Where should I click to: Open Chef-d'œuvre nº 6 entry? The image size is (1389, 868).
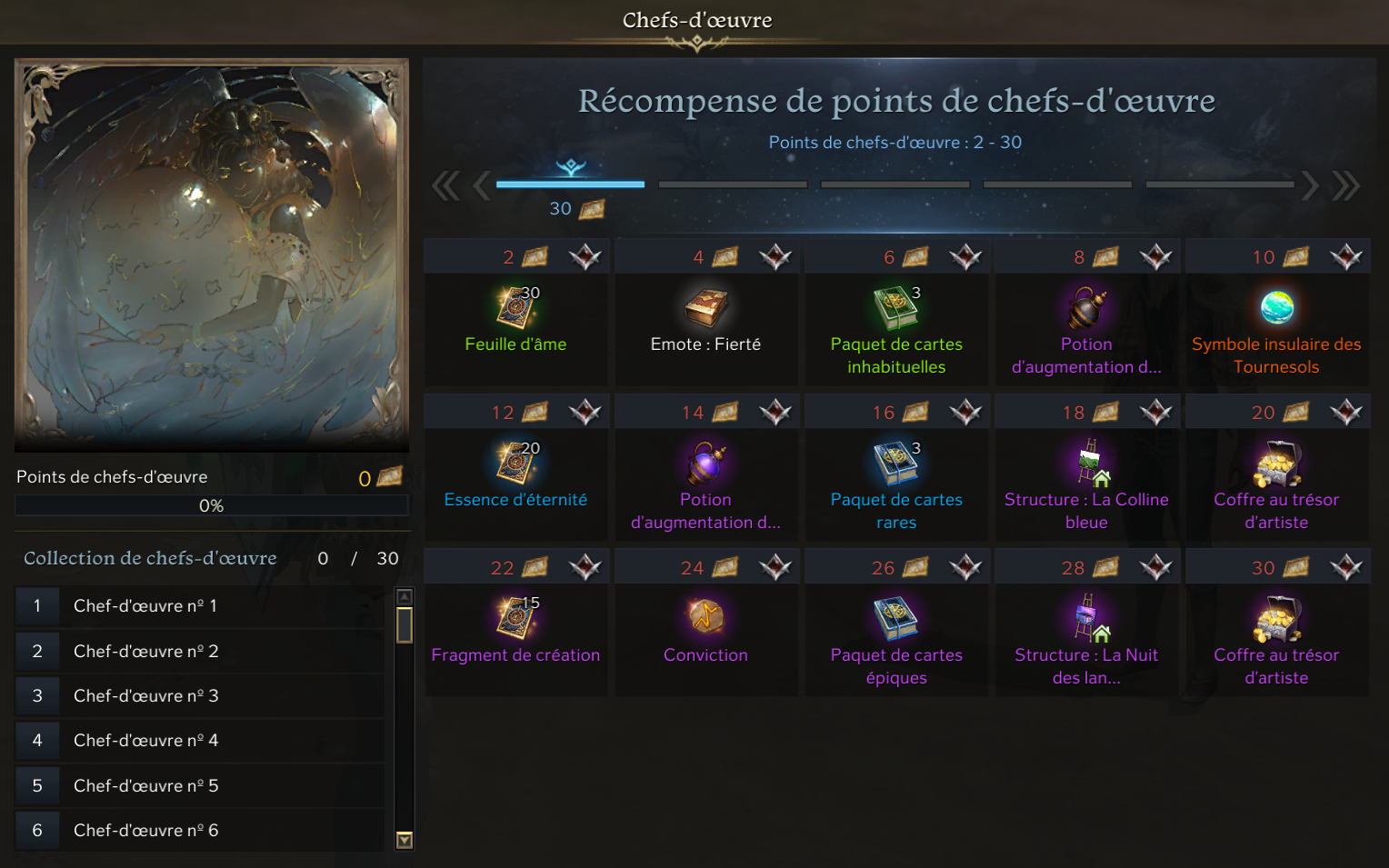200,831
